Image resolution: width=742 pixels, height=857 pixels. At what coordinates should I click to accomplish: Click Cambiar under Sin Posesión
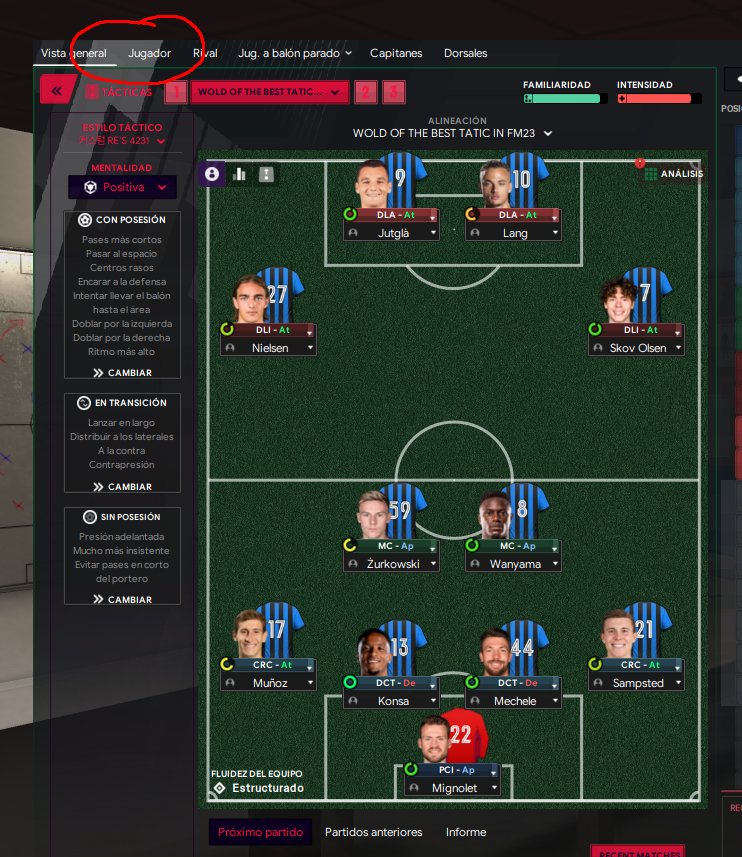click(x=122, y=600)
